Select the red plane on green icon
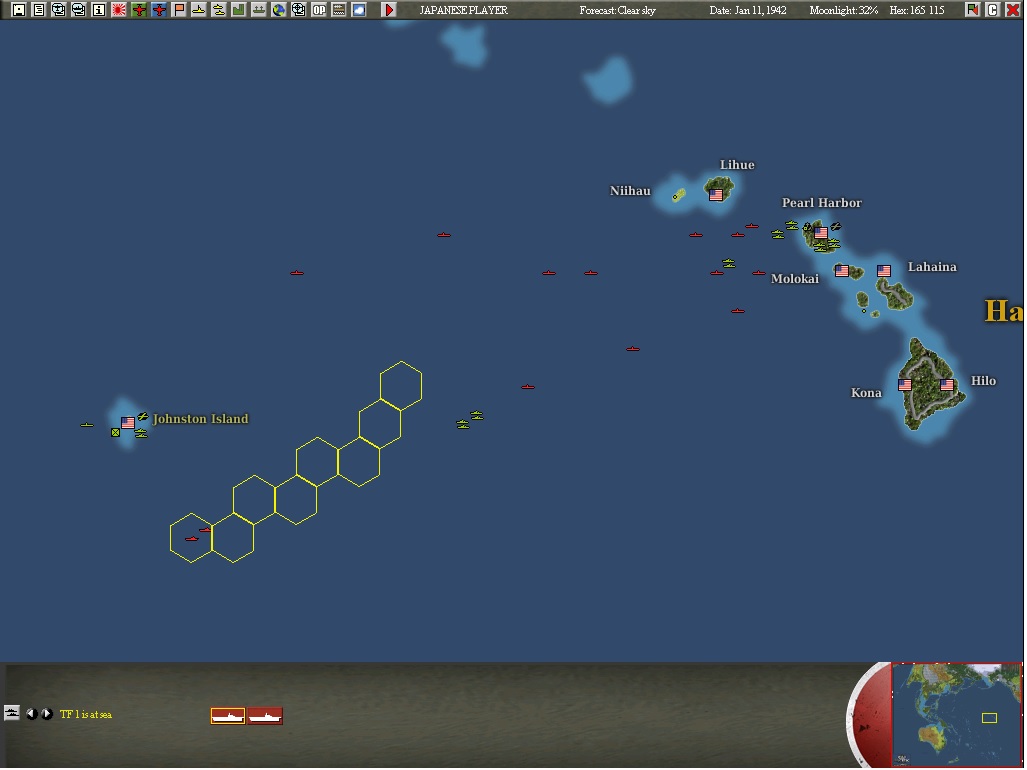This screenshot has width=1027, height=770. [139, 10]
